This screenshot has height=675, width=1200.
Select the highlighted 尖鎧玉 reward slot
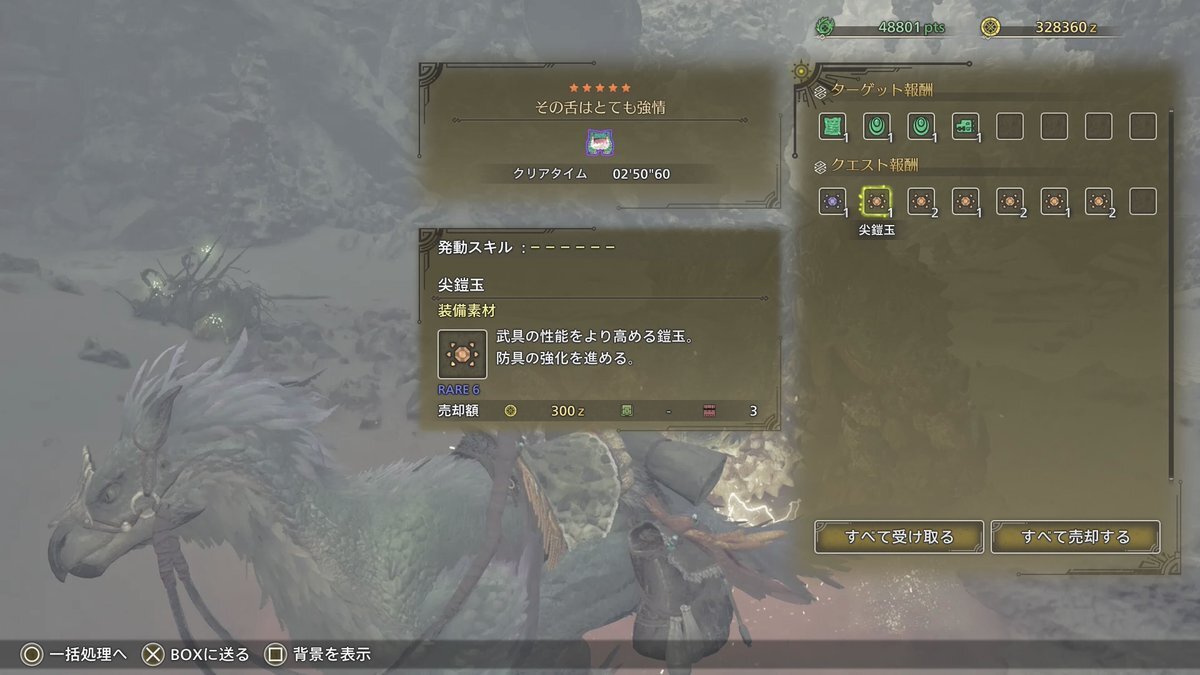[876, 201]
